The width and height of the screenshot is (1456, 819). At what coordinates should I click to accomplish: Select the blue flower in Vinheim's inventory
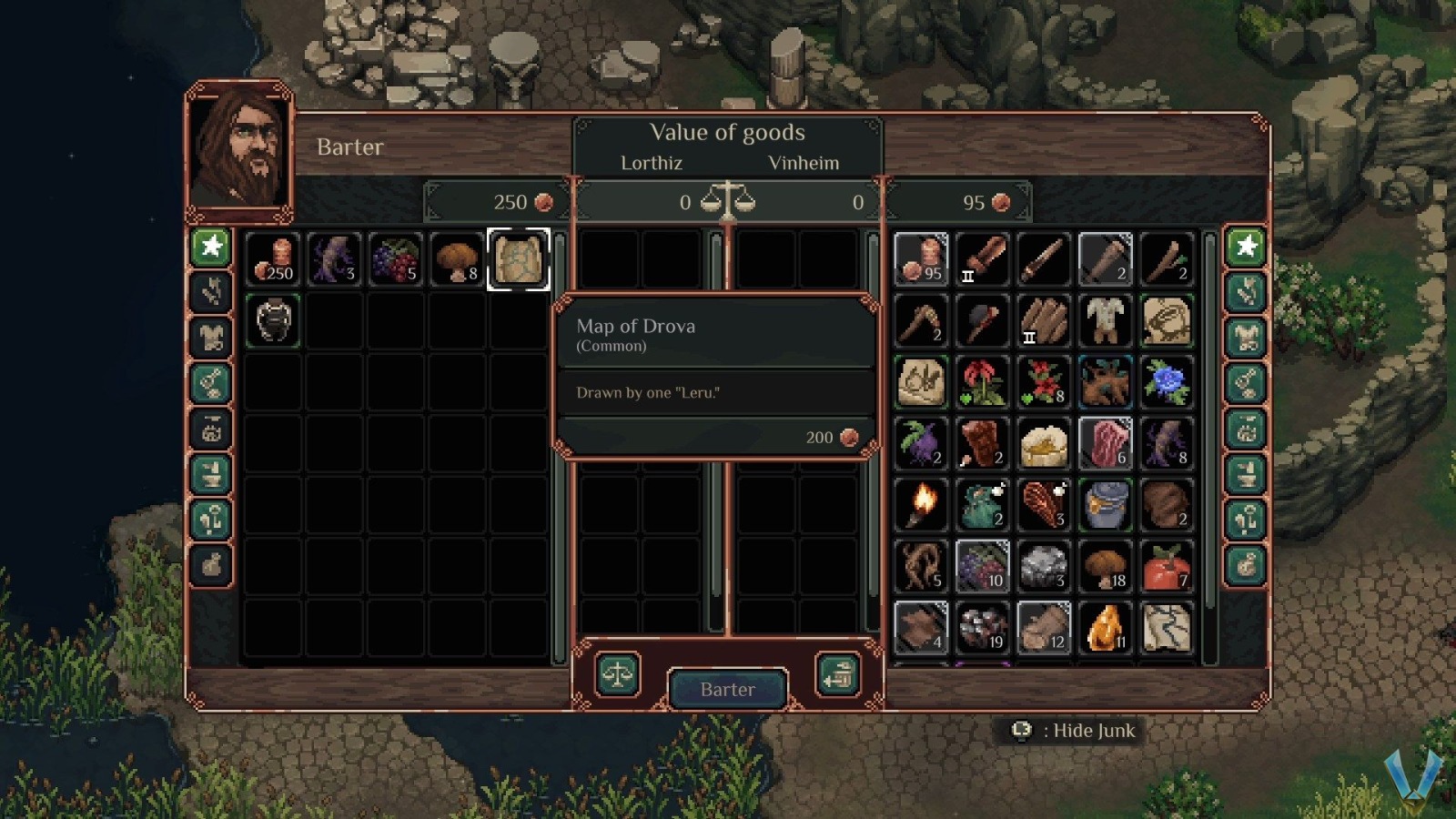pos(1167,382)
